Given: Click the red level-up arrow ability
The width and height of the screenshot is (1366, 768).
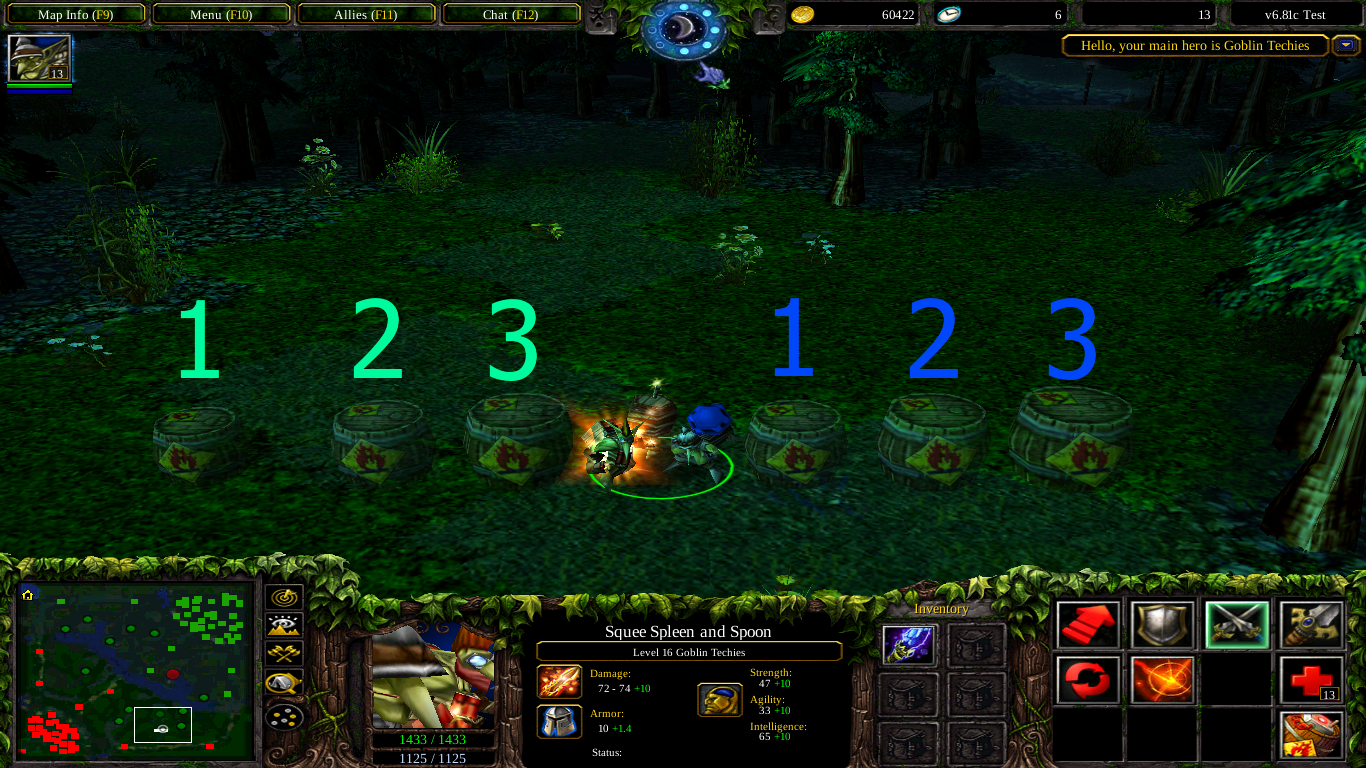Looking at the screenshot, I should tap(1086, 624).
